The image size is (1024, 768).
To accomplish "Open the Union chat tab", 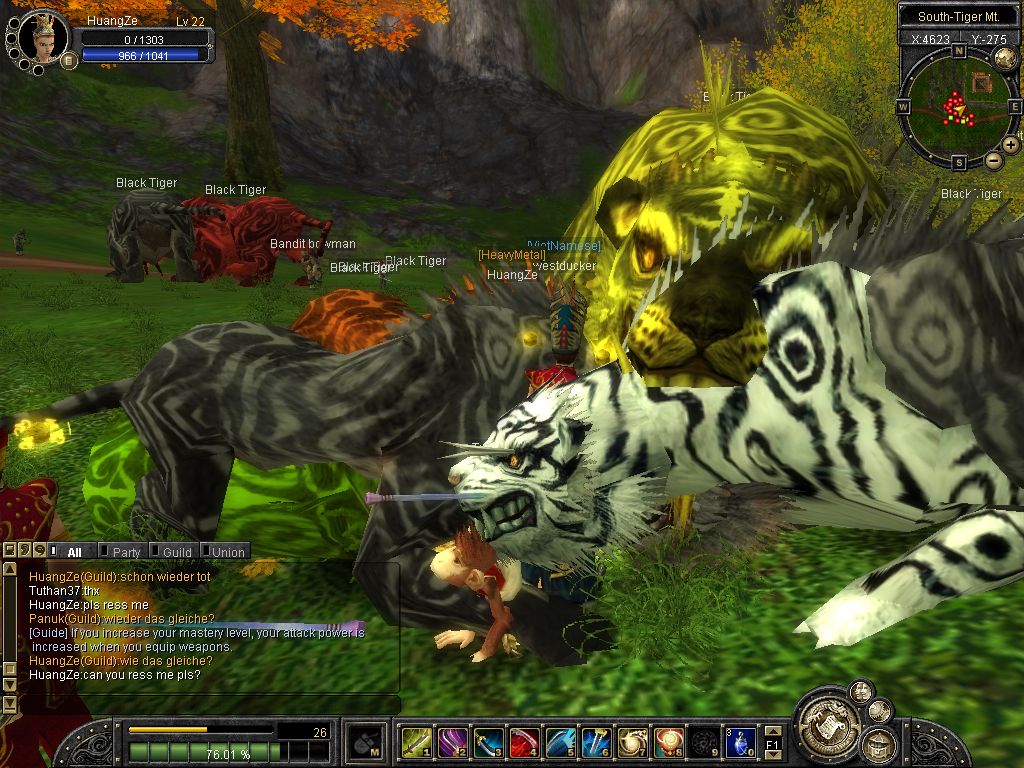I will 227,552.
